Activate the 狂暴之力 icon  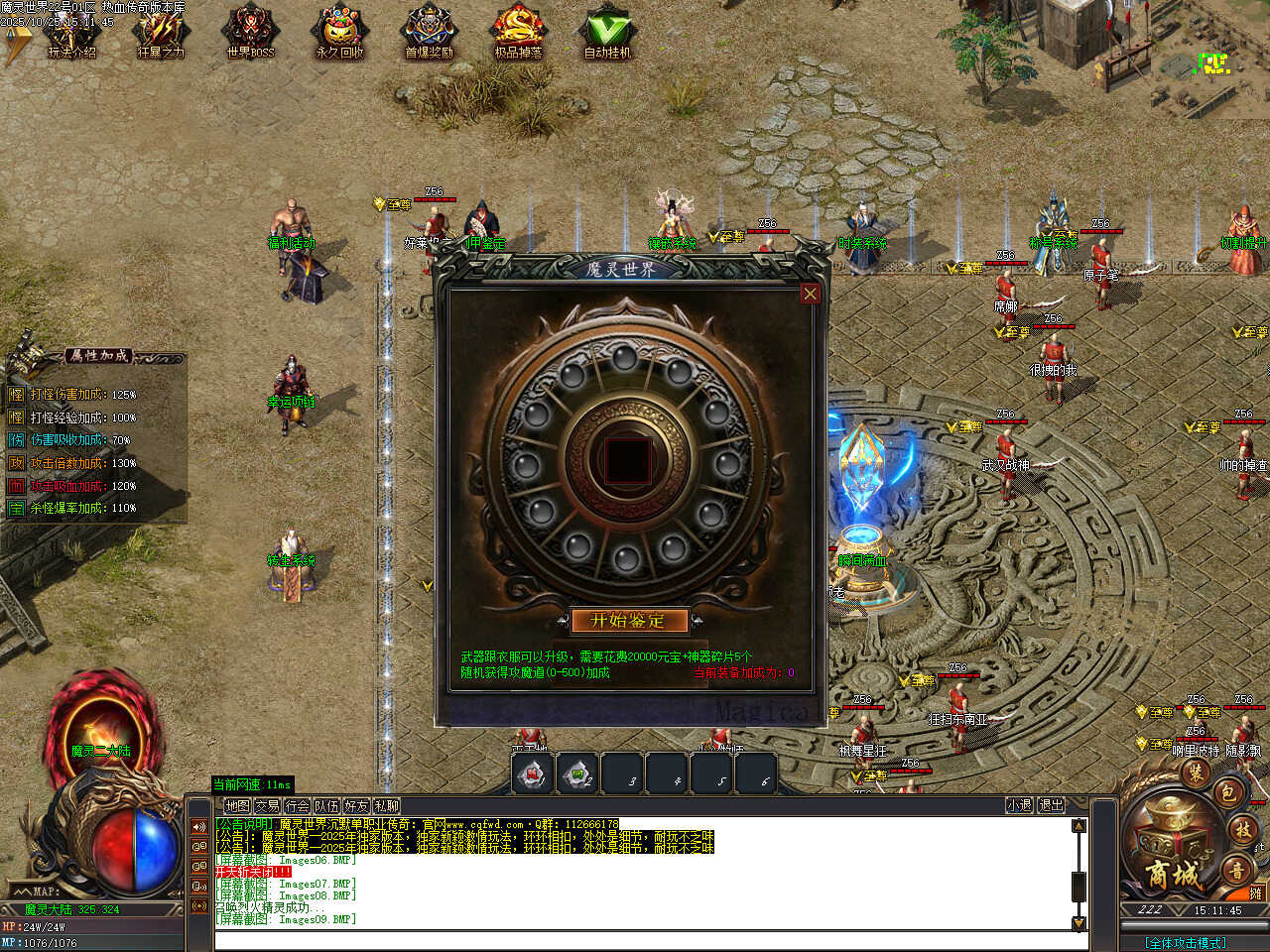coord(161,35)
